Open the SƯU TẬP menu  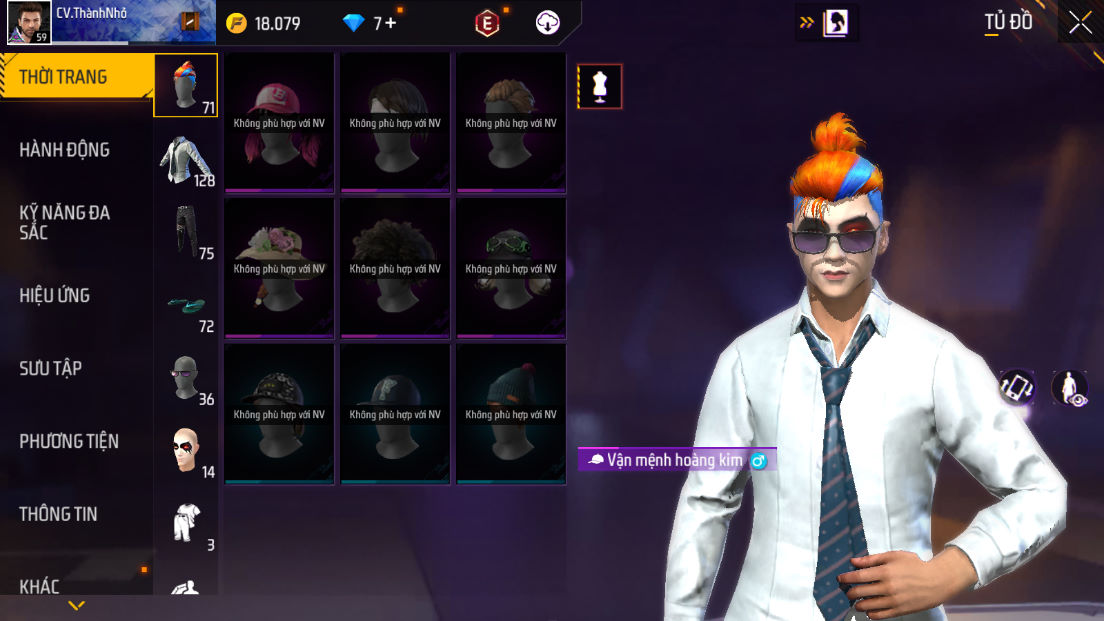coord(51,368)
